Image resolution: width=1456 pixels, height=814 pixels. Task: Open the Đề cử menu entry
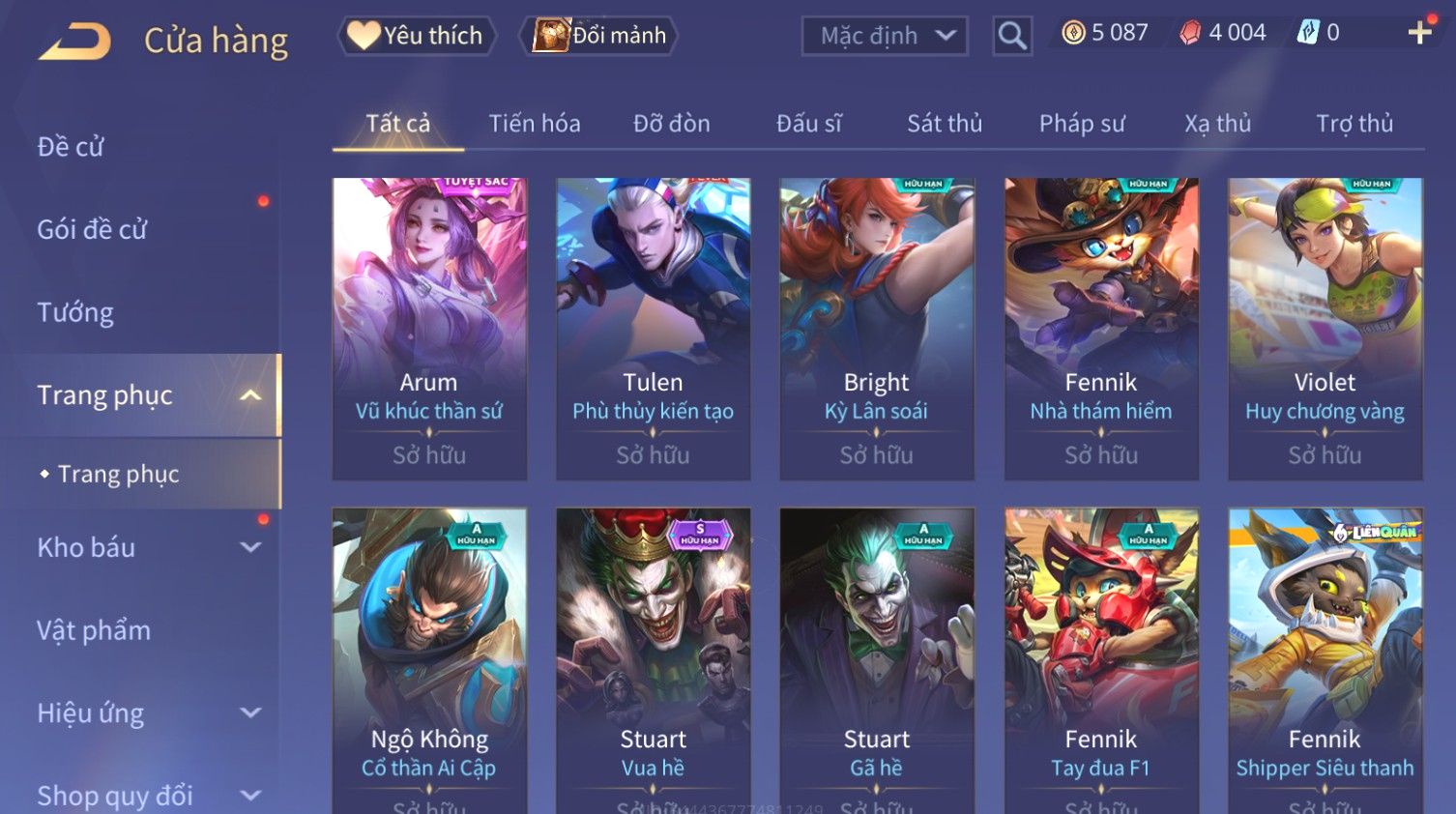(71, 147)
